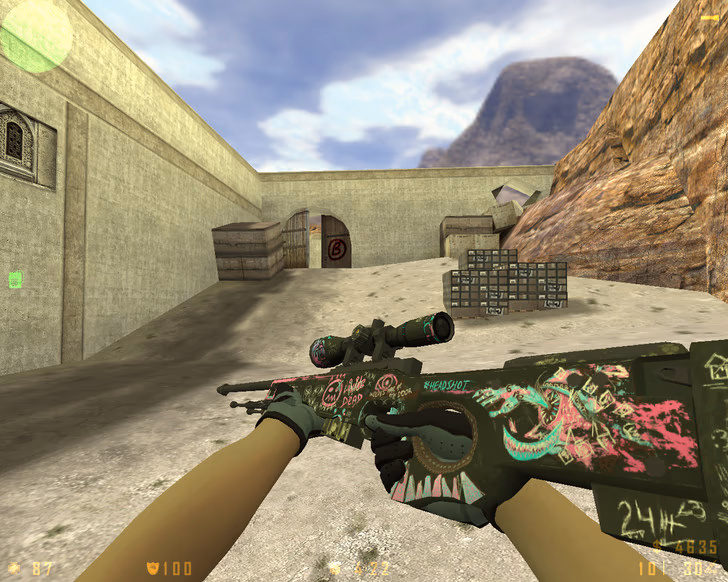This screenshot has height=582, width=728.
Task: Click the green circular radar
Action: click(x=36, y=36)
